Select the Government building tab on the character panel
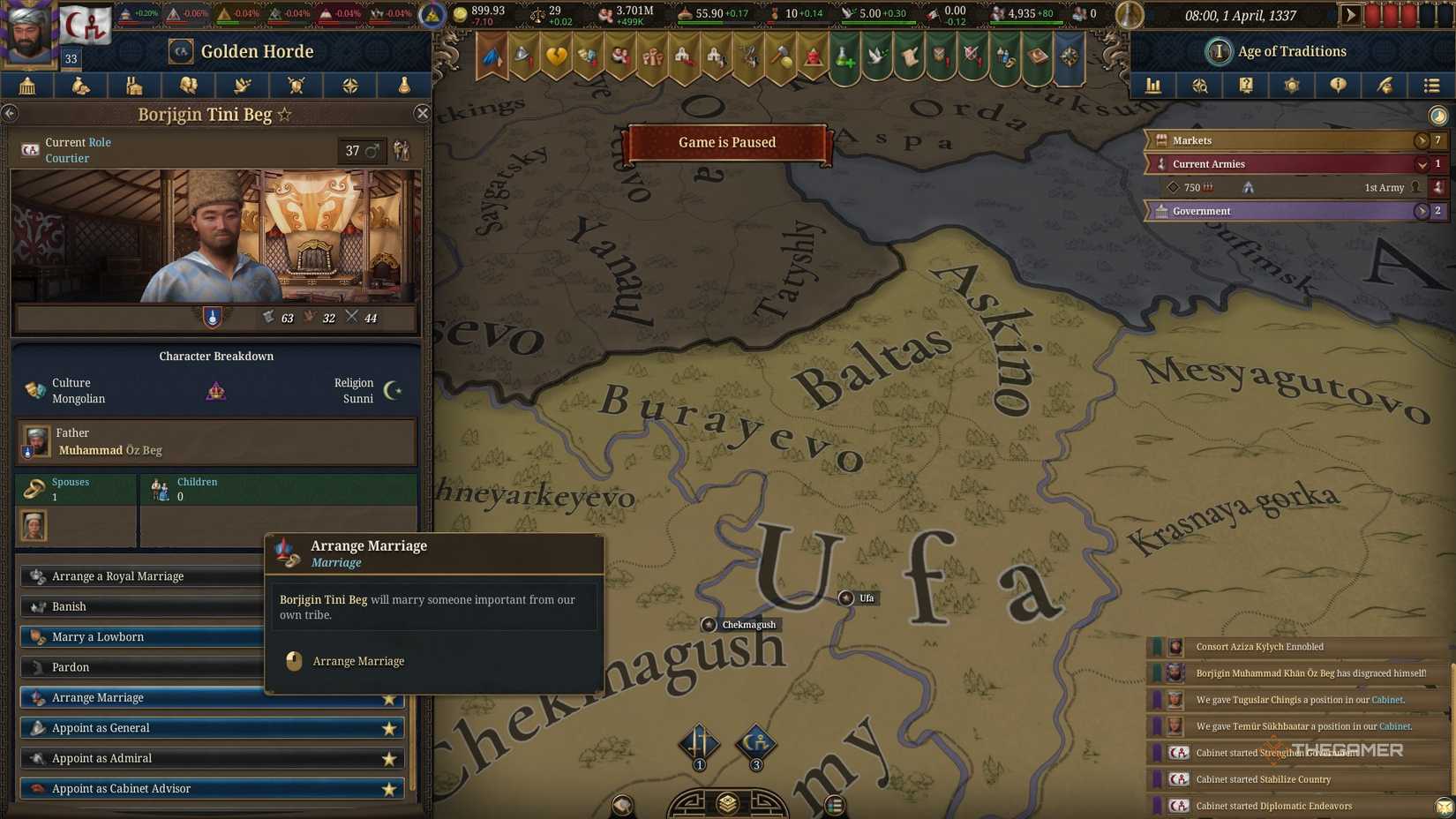The image size is (1456, 819). (26, 86)
